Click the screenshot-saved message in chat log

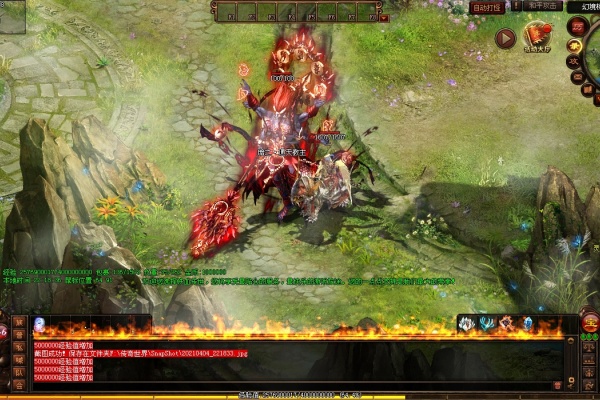[140, 353]
